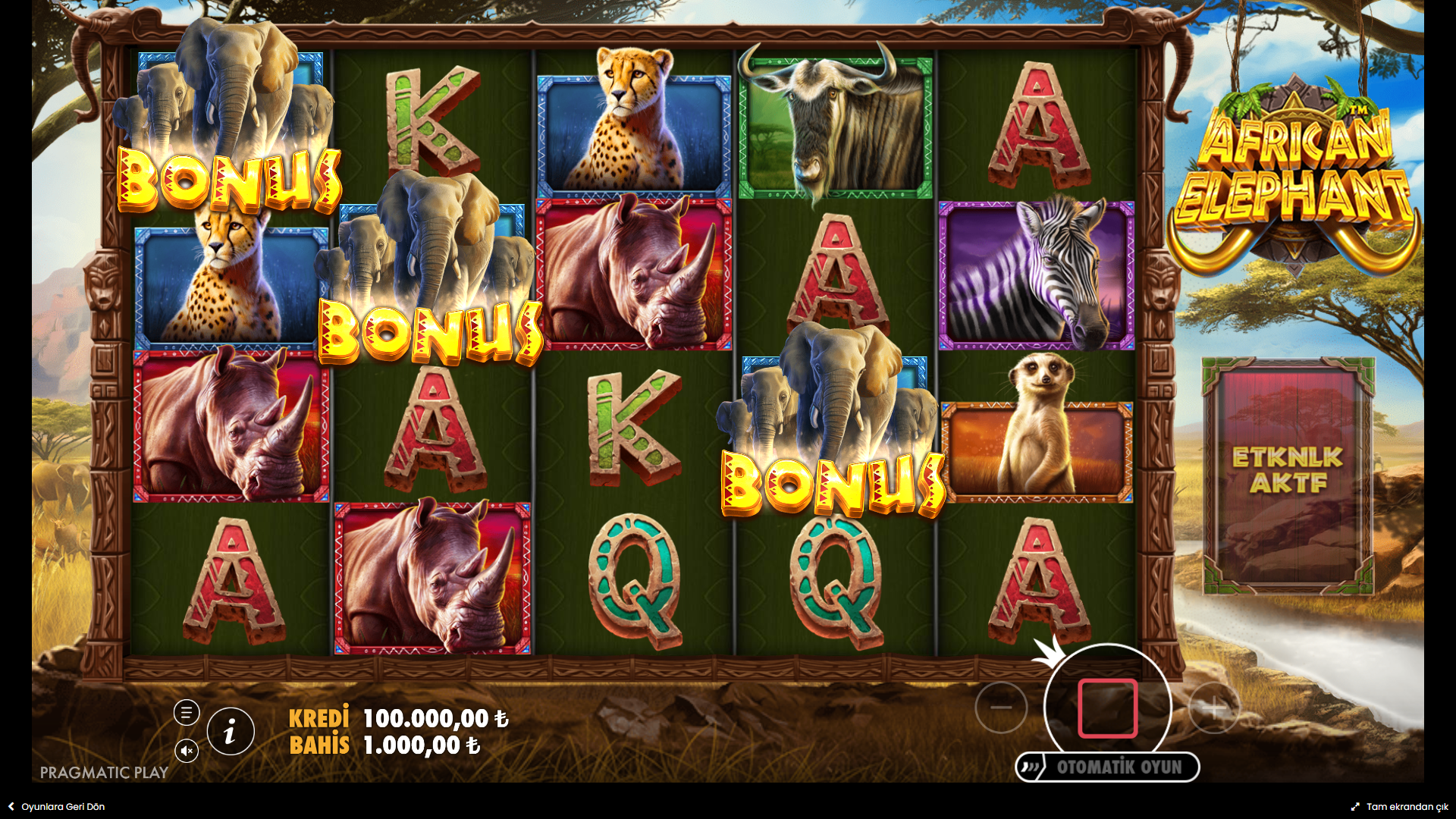Stop the spin with the red square button
The width and height of the screenshot is (1456, 819).
point(1107,708)
